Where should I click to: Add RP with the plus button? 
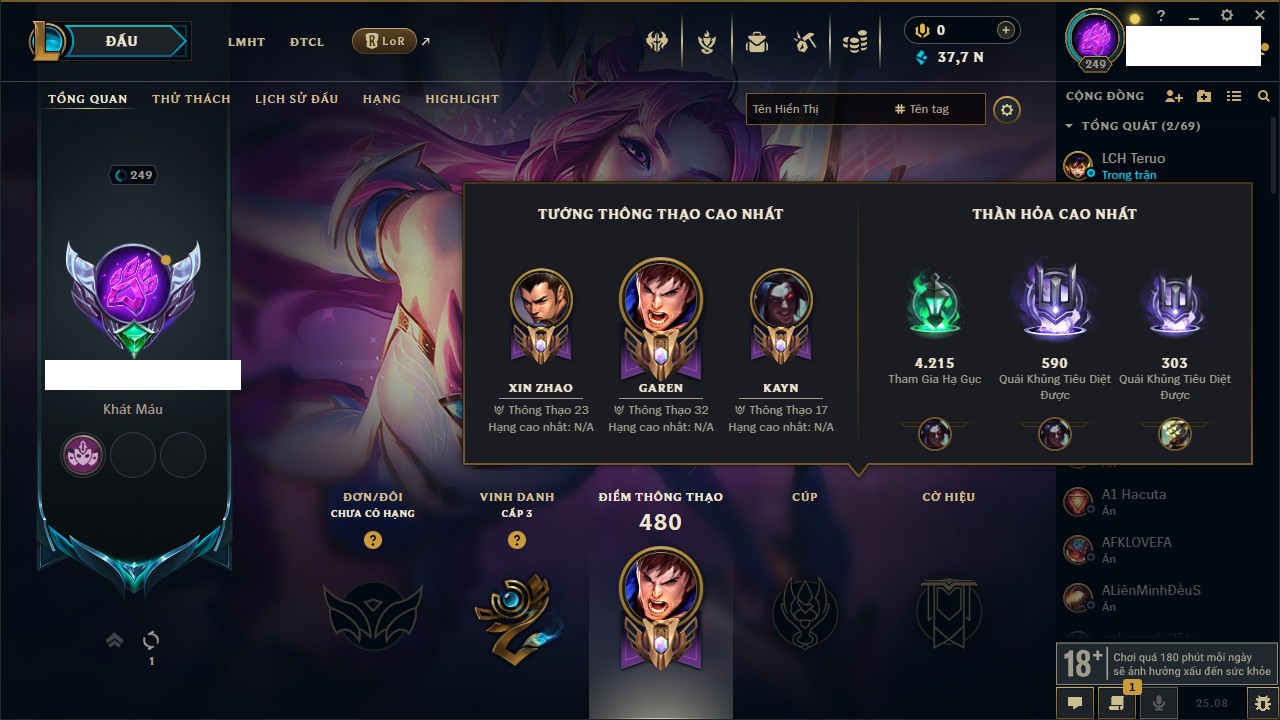tap(1006, 30)
